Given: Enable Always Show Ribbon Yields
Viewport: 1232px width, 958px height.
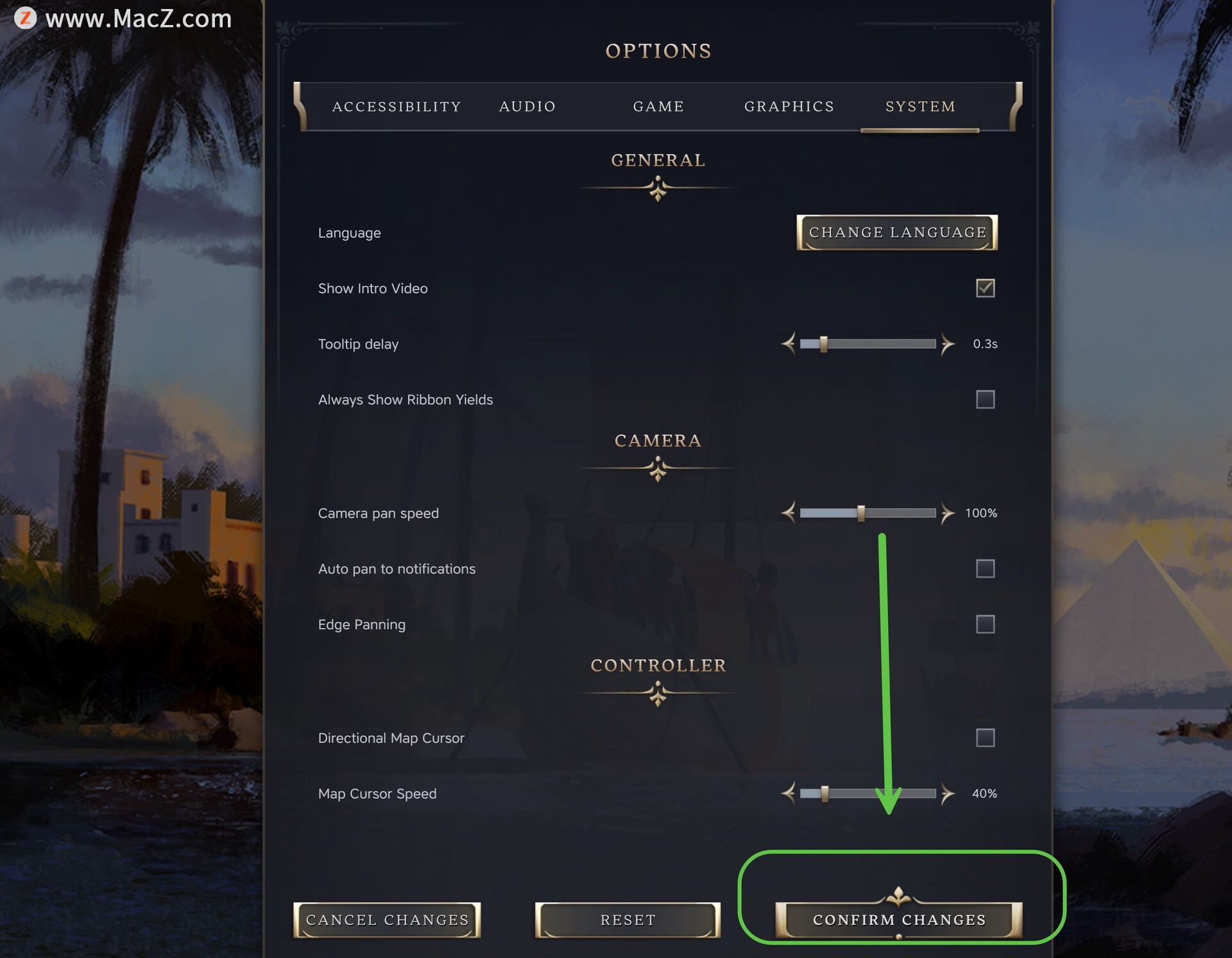Looking at the screenshot, I should coord(985,400).
